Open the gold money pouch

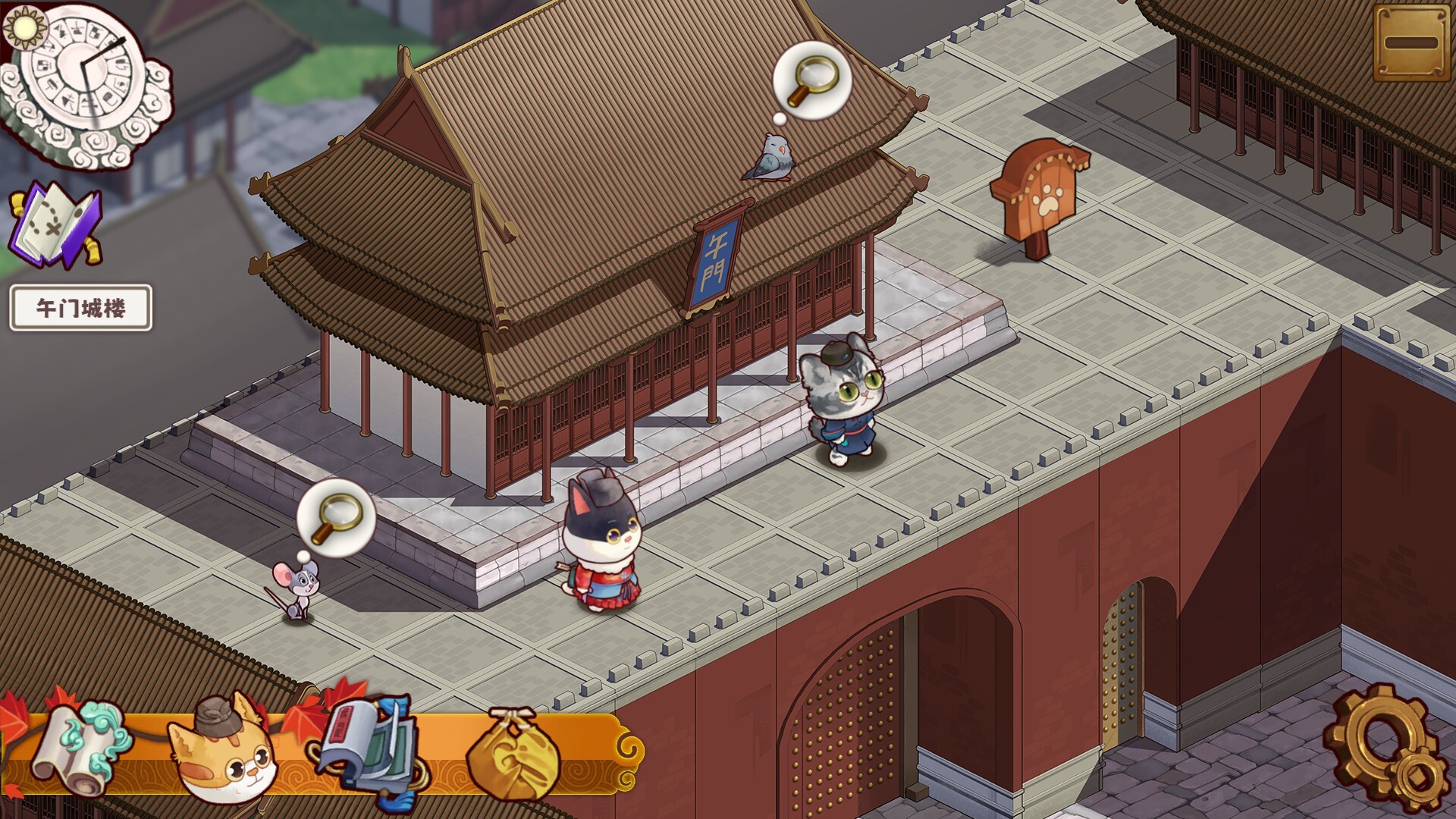click(x=512, y=755)
